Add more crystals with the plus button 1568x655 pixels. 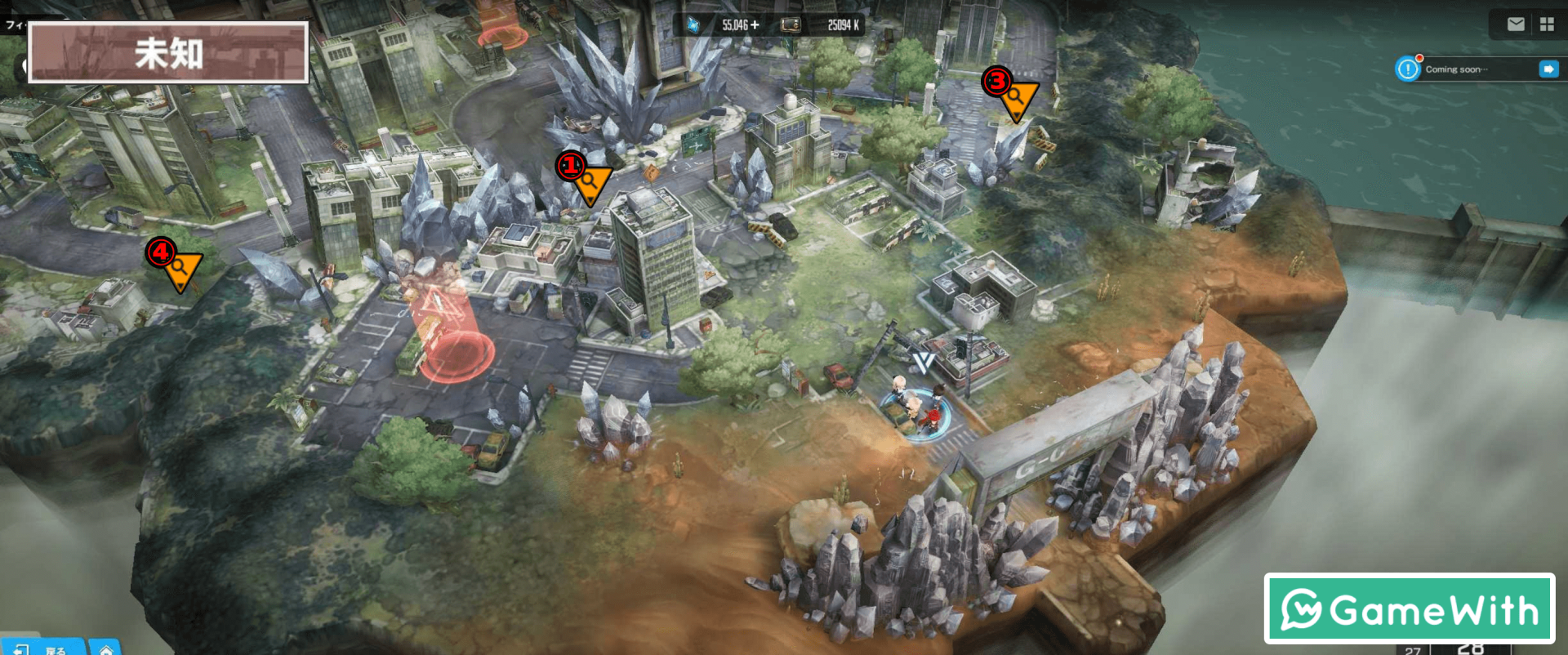click(755, 25)
